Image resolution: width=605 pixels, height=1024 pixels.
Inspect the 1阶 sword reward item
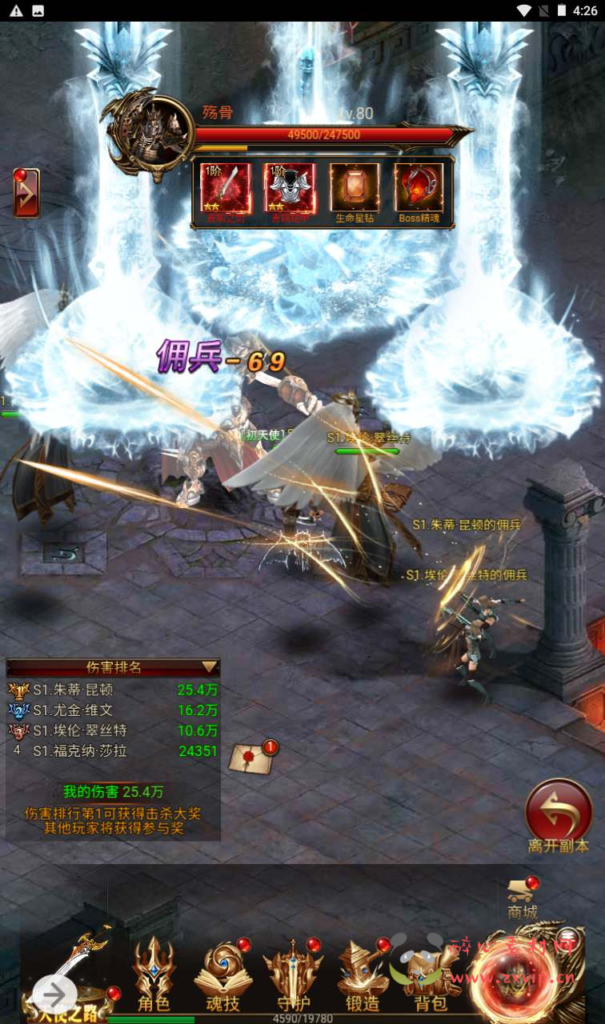pyautogui.click(x=225, y=188)
